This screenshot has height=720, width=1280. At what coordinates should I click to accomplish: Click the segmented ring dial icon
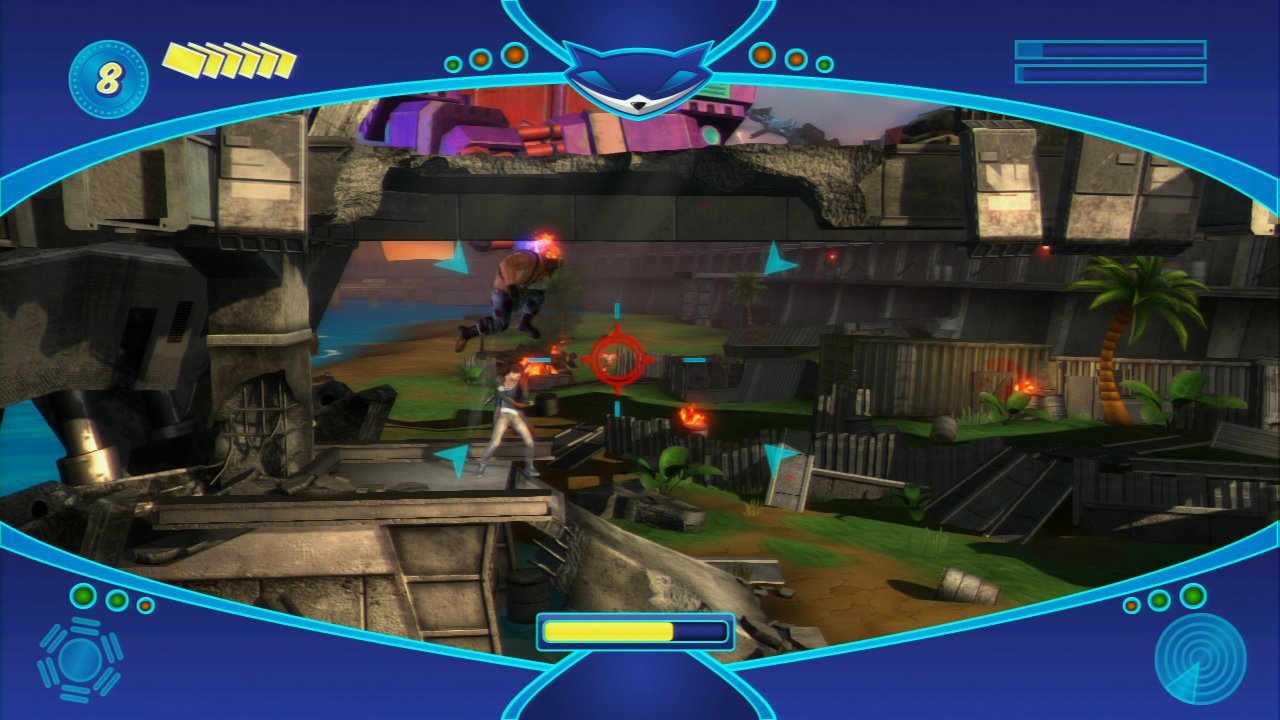80,658
